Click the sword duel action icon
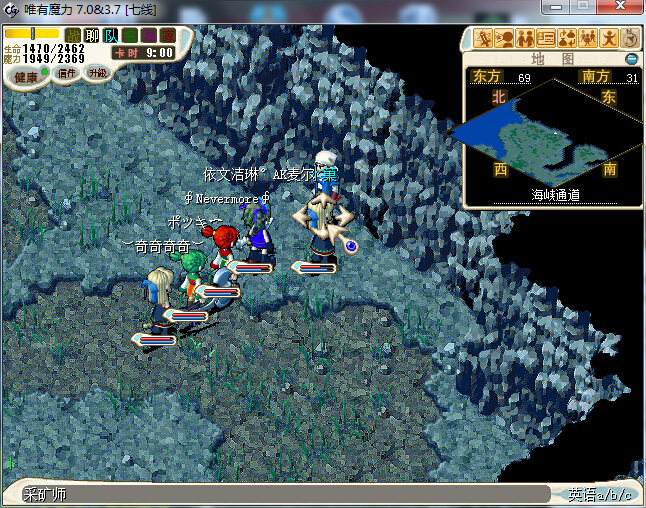This screenshot has width=646, height=508. (x=485, y=39)
